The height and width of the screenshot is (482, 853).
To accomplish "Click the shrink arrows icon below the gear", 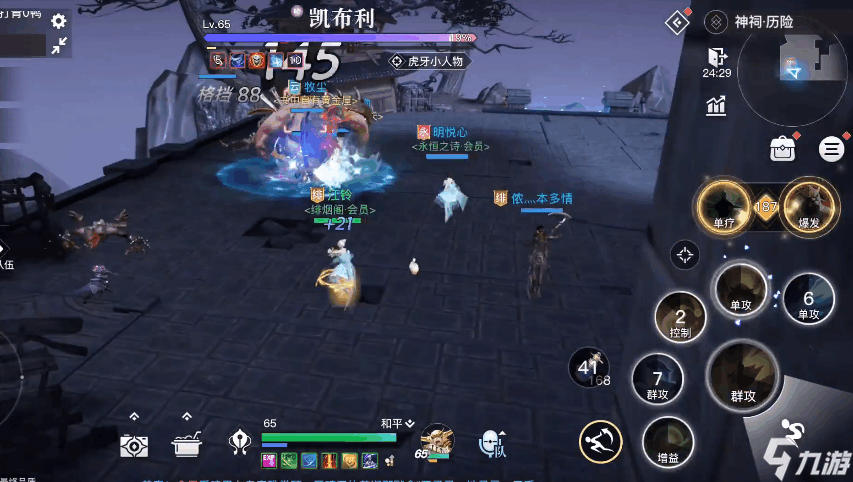I will point(59,45).
